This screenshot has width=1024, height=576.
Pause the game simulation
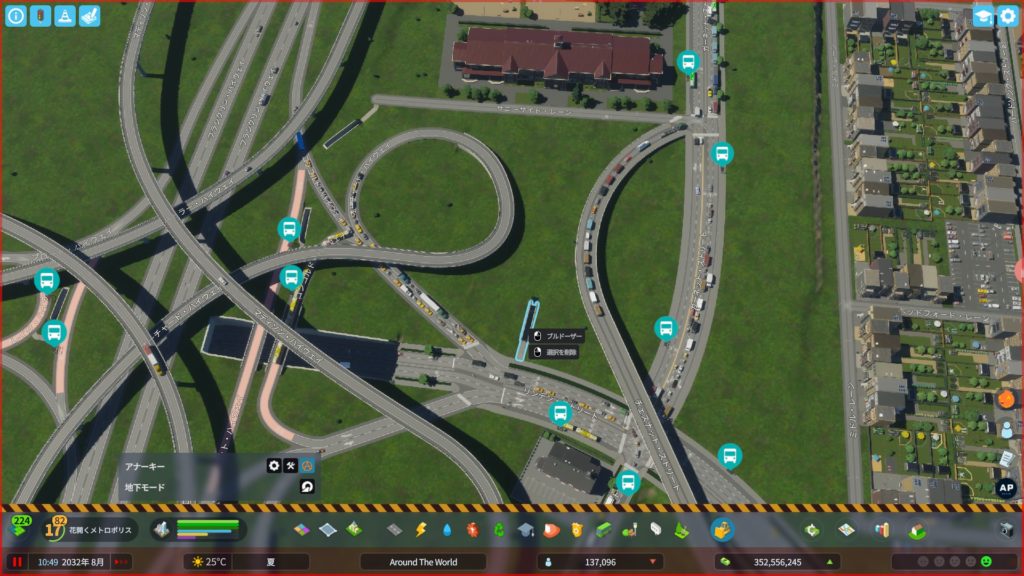click(x=17, y=562)
